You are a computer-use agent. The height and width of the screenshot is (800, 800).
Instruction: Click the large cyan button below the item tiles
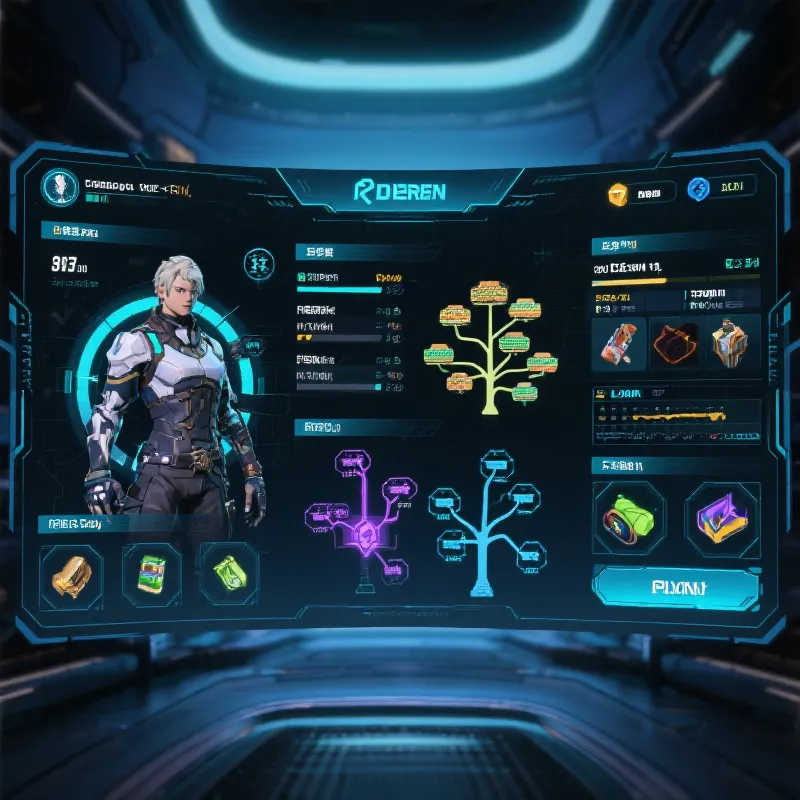[676, 587]
